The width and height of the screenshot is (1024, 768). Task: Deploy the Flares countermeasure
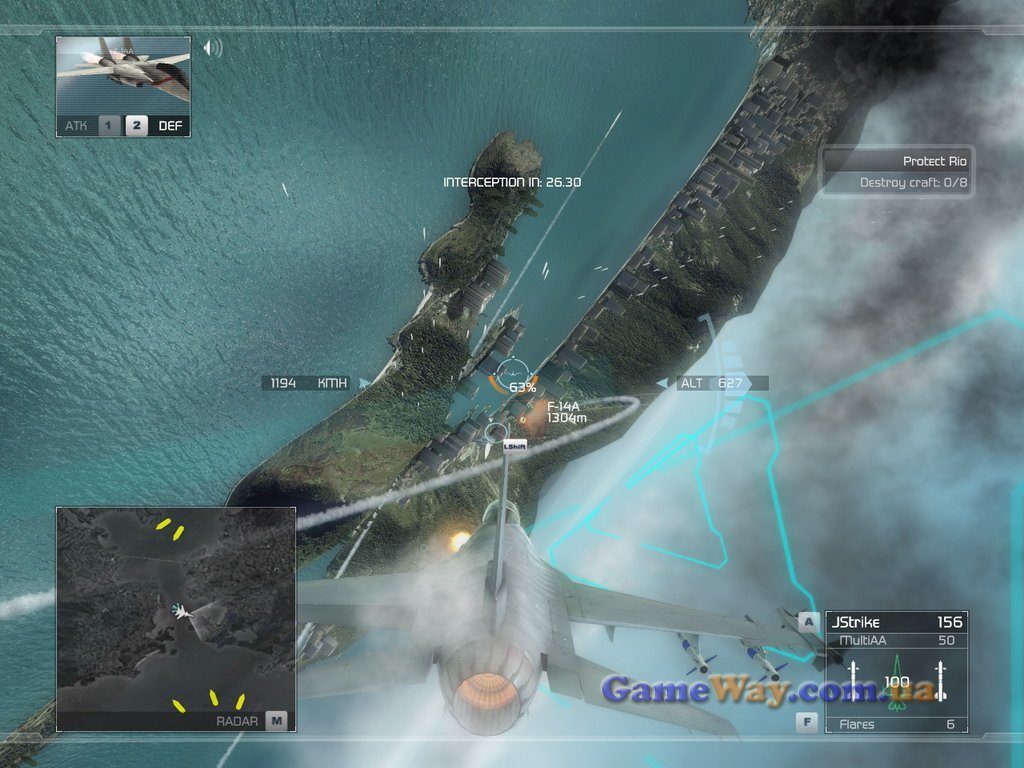(896, 724)
